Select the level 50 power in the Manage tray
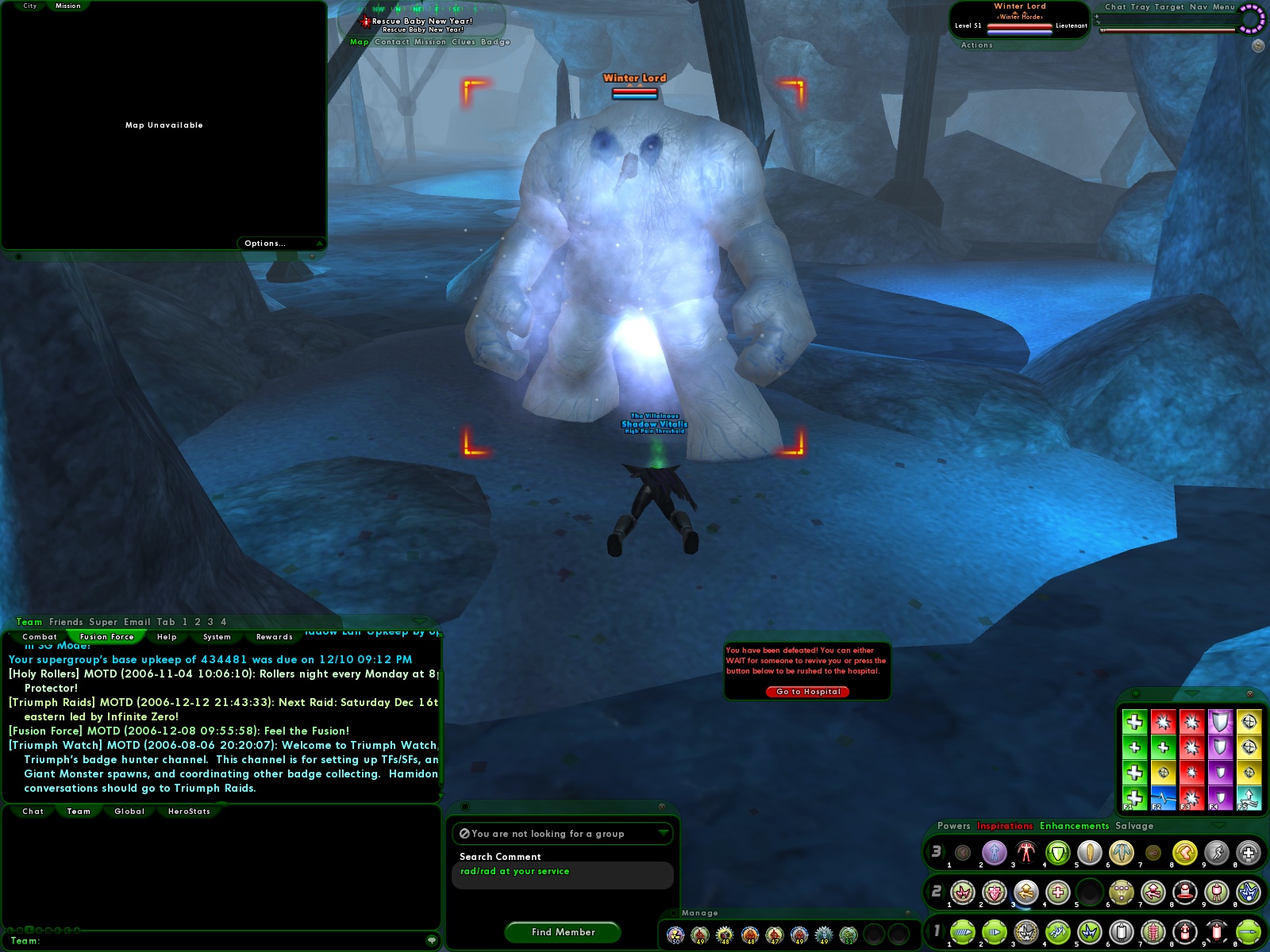This screenshot has height=952, width=1270. coord(675,935)
